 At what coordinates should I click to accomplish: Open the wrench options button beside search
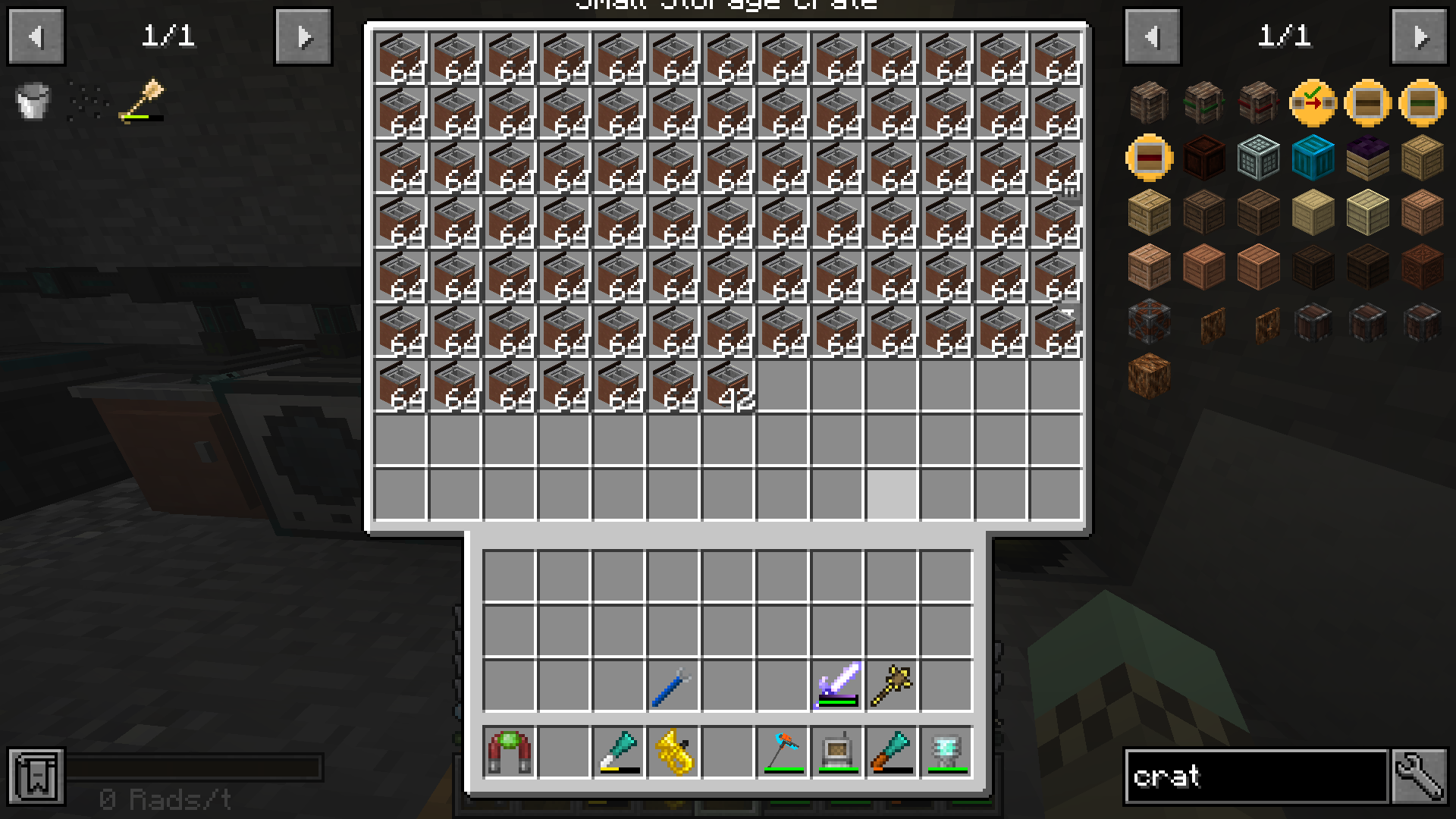tap(1420, 776)
